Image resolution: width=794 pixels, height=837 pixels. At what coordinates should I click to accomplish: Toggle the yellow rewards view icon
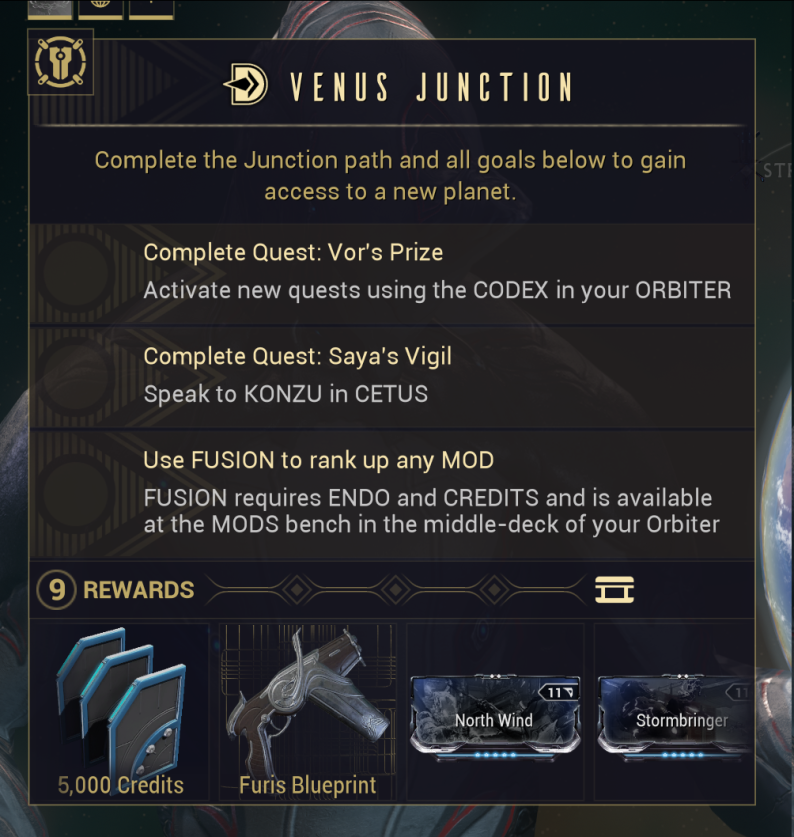[x=614, y=590]
